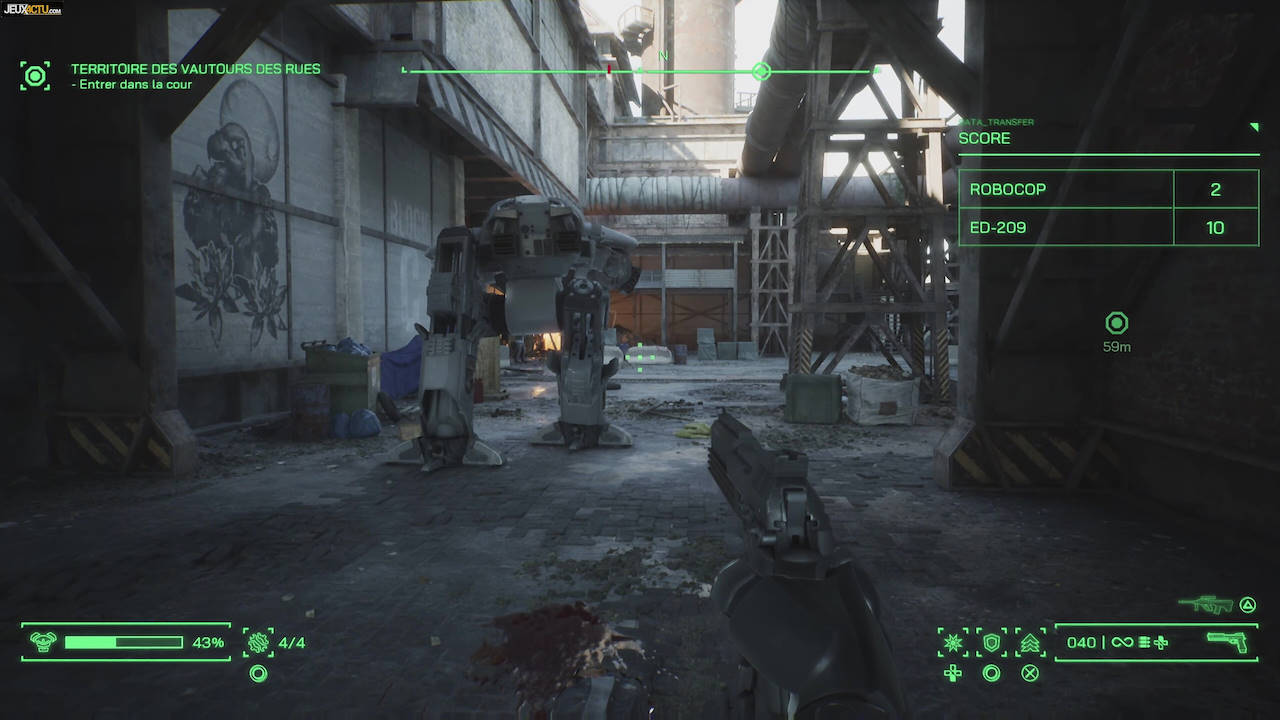This screenshot has height=720, width=1280.
Task: Select the 59m waypoint marker
Action: pos(1116,323)
